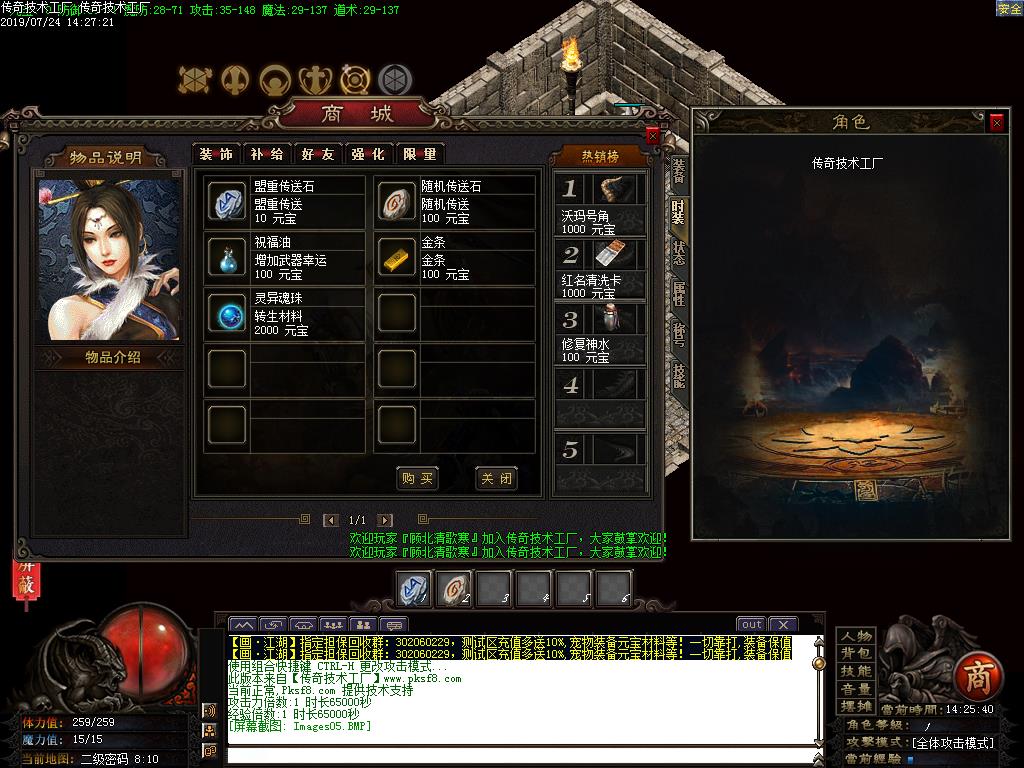
Task: Open the 好友 shop category
Action: point(317,154)
